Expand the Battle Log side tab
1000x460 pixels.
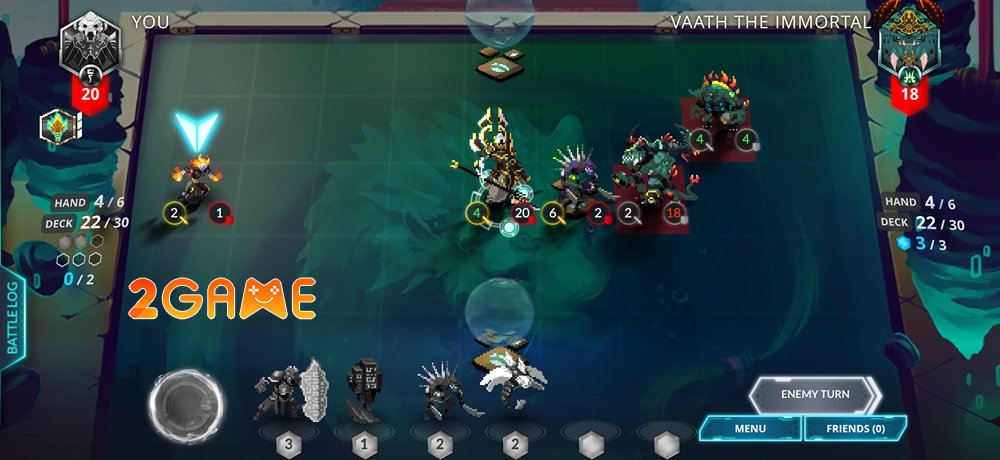13,321
